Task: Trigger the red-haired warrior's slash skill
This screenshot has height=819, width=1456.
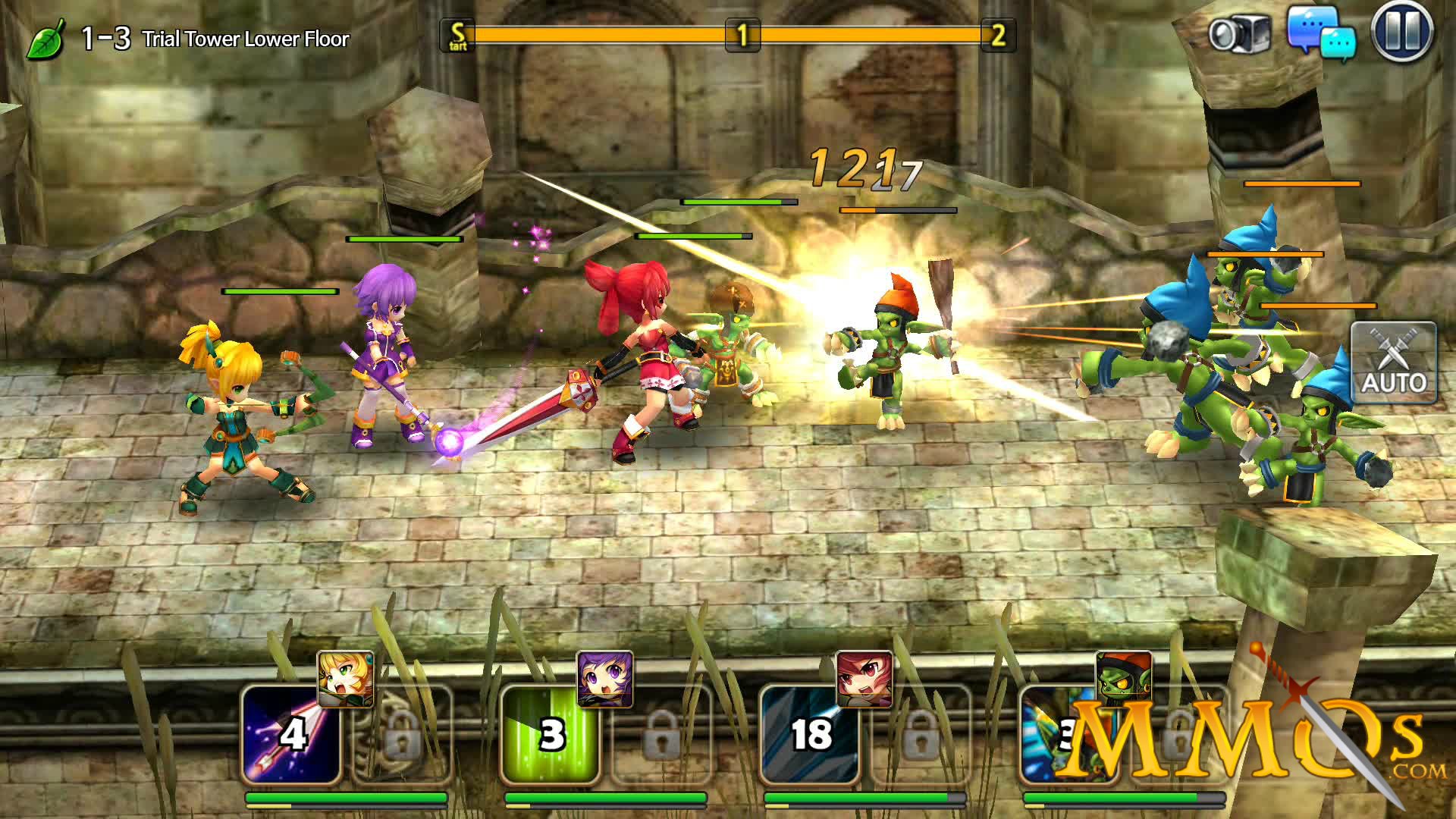Action: (x=810, y=734)
